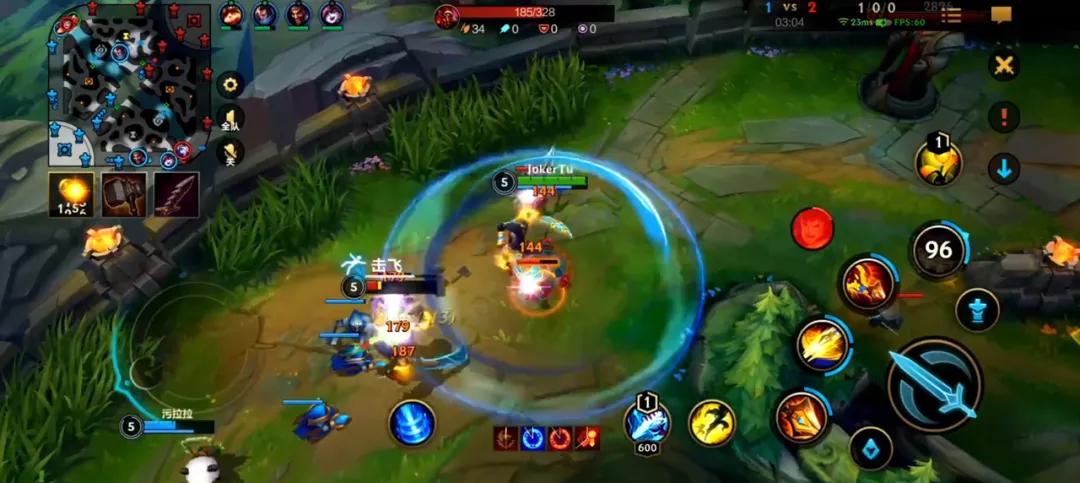Send the blue down-arrow retreat ping

point(1004,169)
